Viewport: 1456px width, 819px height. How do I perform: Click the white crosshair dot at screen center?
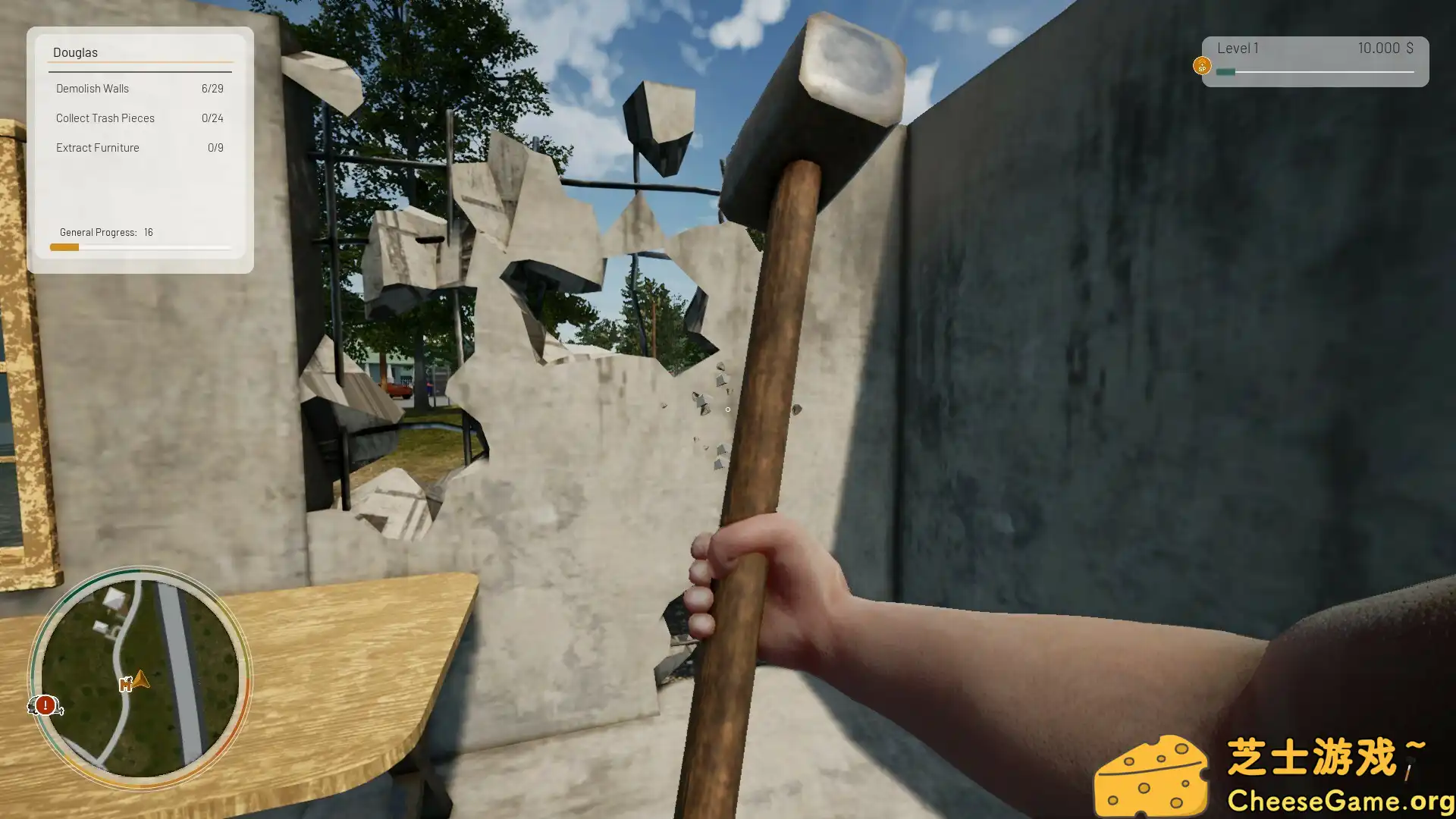point(726,409)
